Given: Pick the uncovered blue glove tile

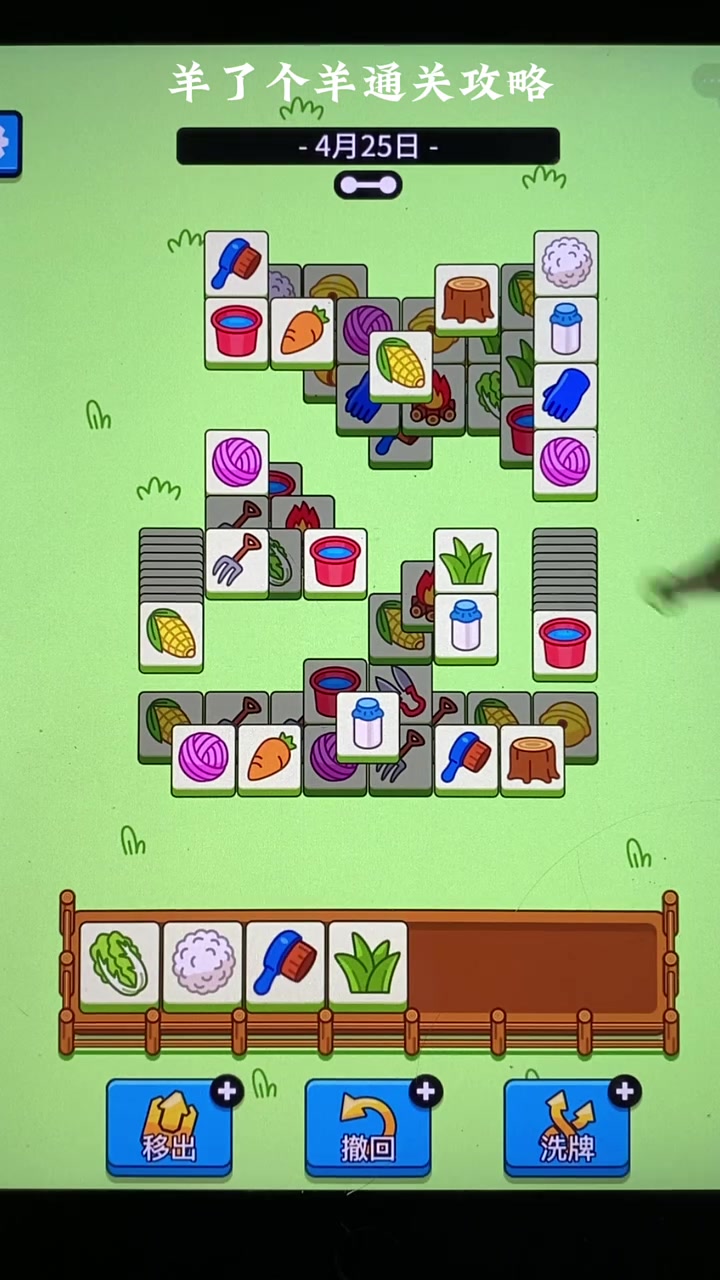Looking at the screenshot, I should click(x=565, y=395).
